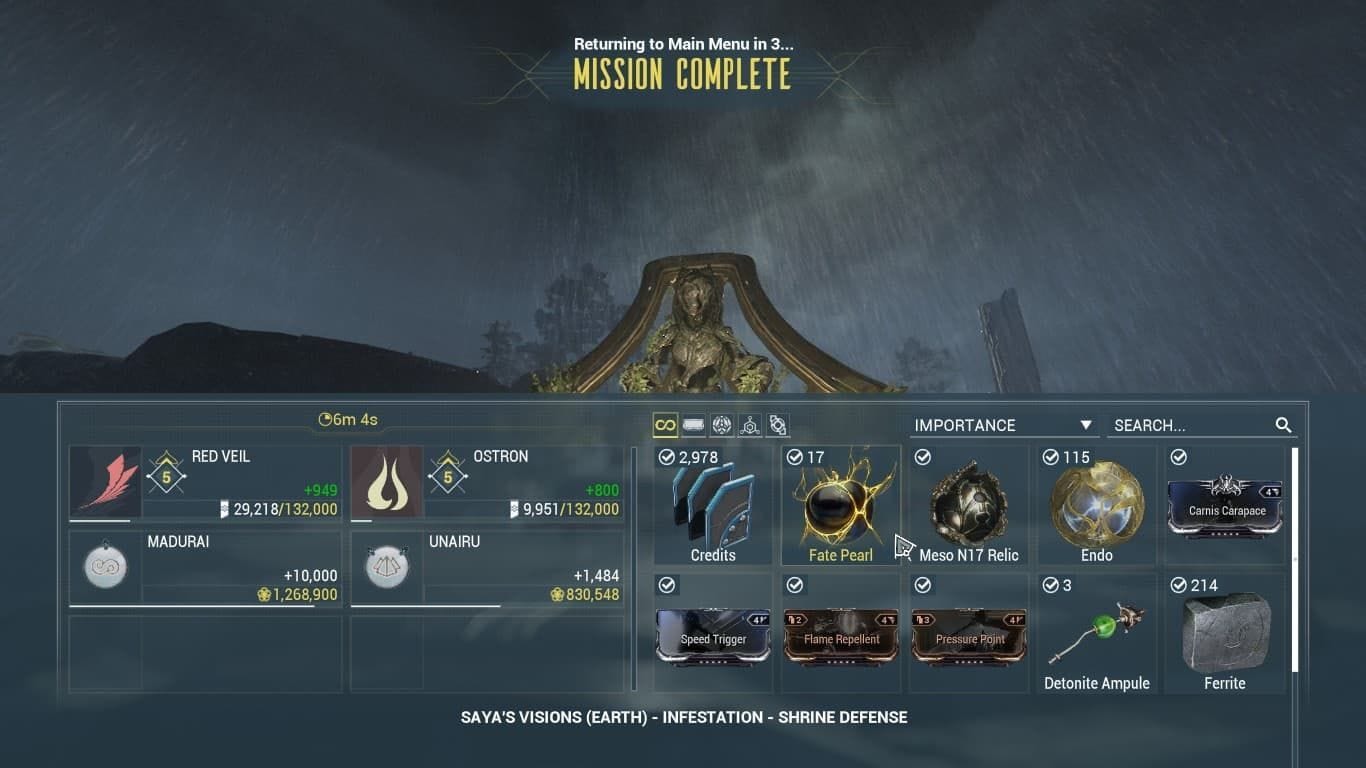
Task: Click the Ostron flame emblem
Action: click(x=386, y=484)
